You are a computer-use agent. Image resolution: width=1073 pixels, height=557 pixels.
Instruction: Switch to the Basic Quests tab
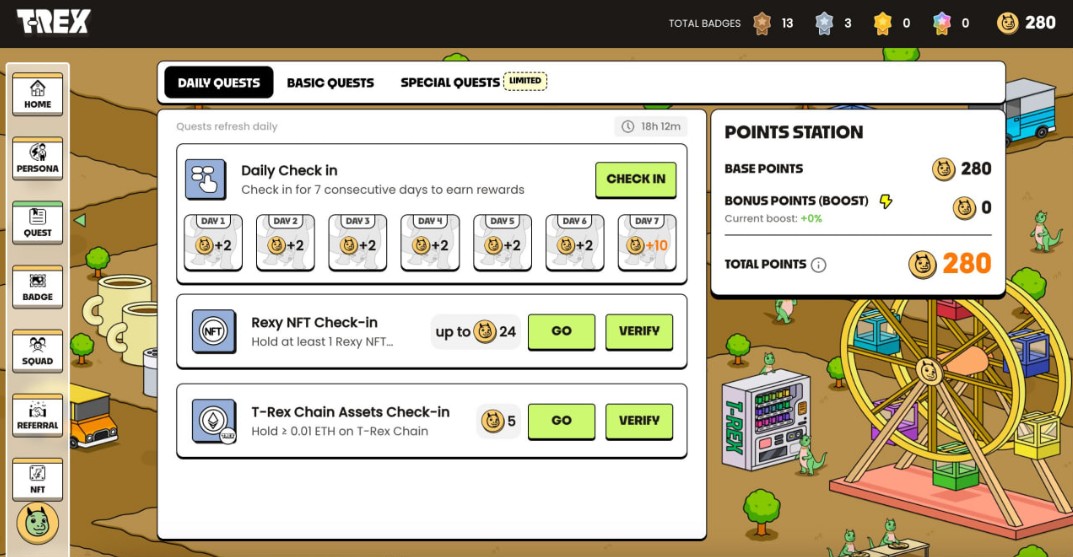point(330,82)
